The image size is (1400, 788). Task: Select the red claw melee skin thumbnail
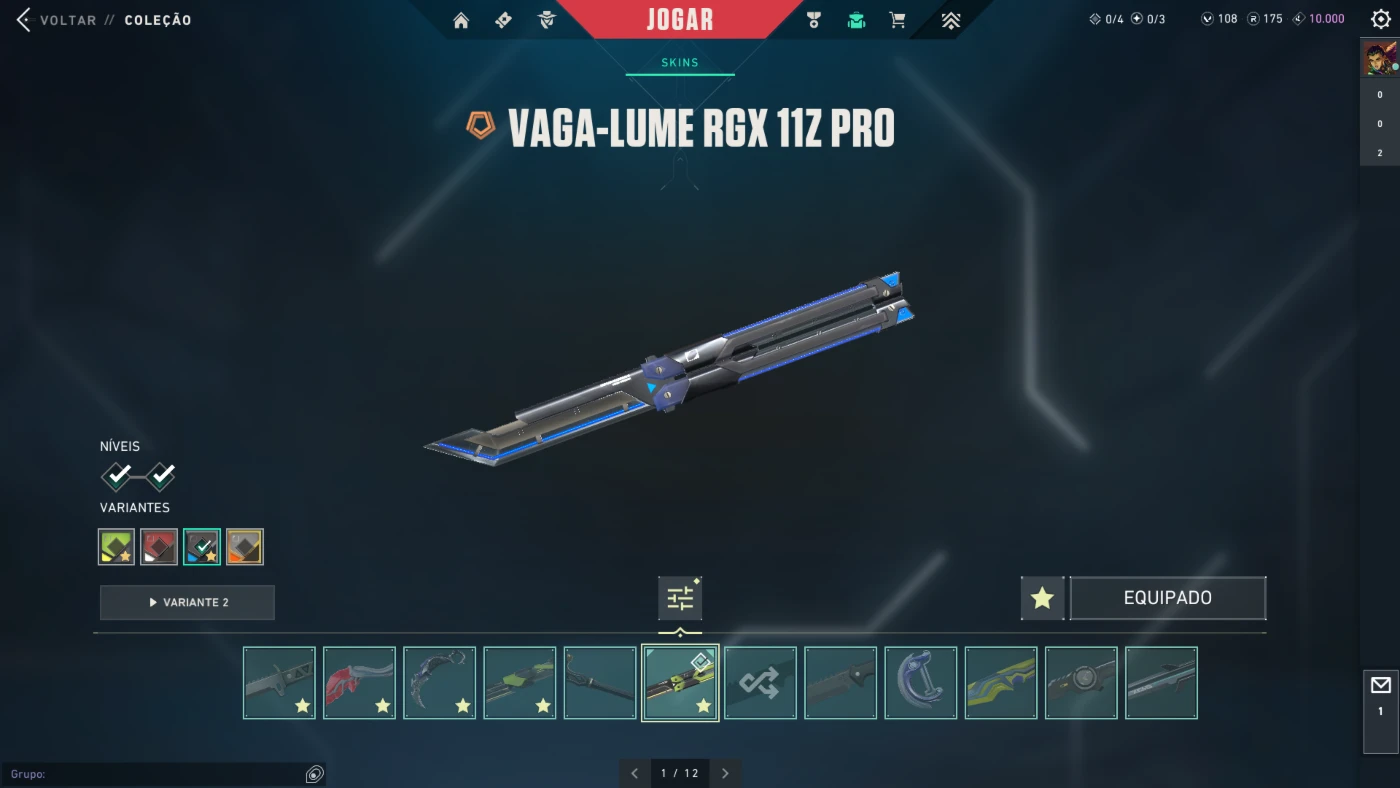pyautogui.click(x=359, y=683)
